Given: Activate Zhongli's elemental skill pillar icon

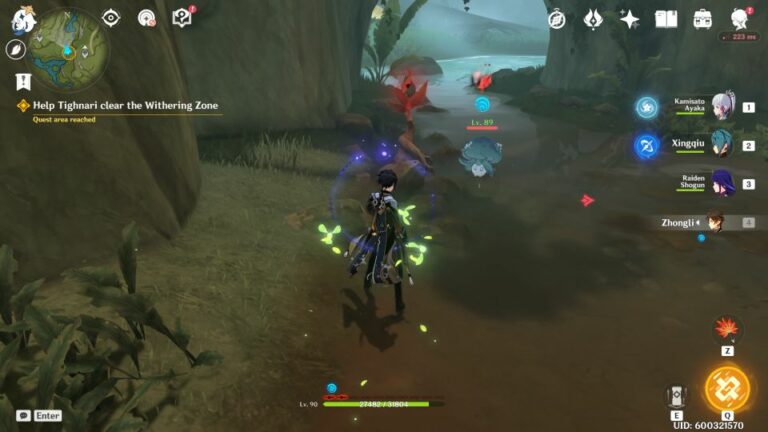Looking at the screenshot, I should pos(676,396).
